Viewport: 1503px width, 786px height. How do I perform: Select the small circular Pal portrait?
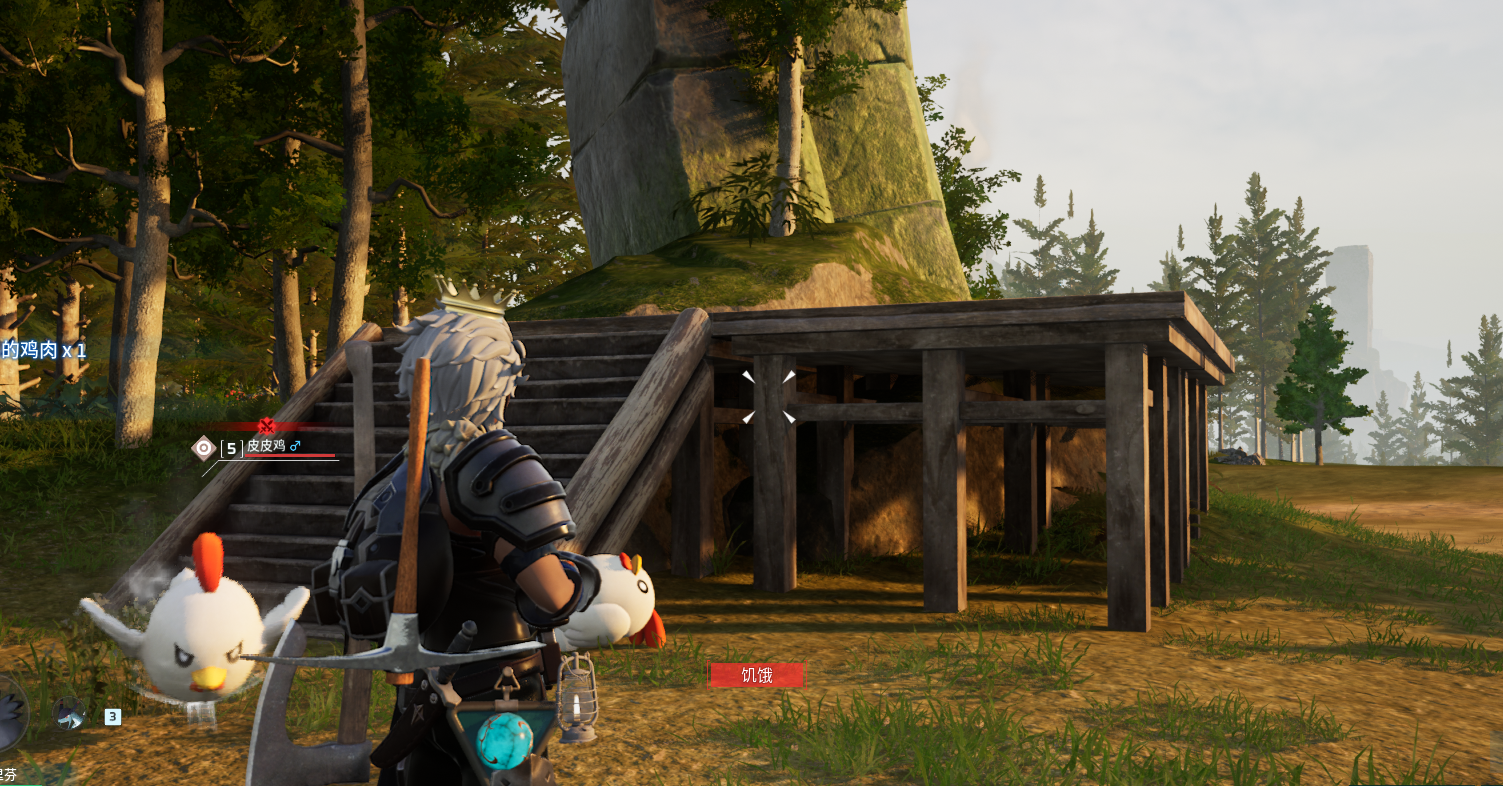click(x=69, y=713)
